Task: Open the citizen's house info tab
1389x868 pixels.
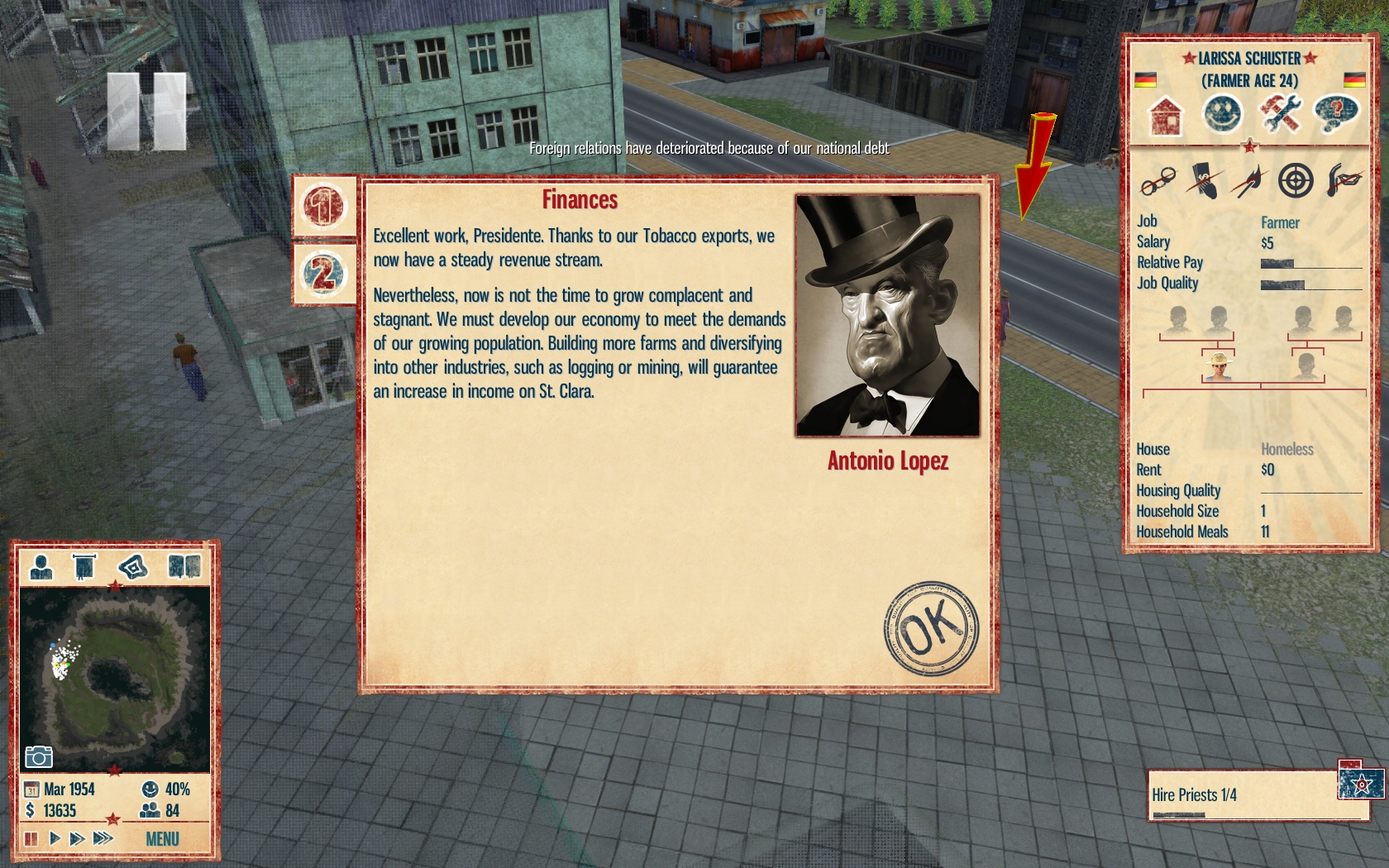Action: coord(1166,115)
